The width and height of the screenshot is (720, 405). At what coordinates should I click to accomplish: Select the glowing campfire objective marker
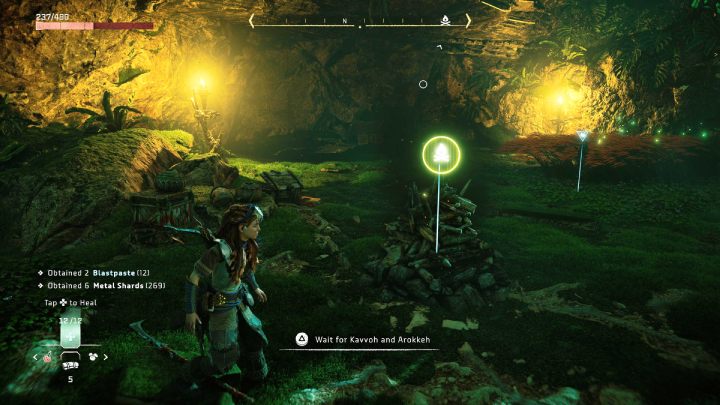(x=440, y=154)
